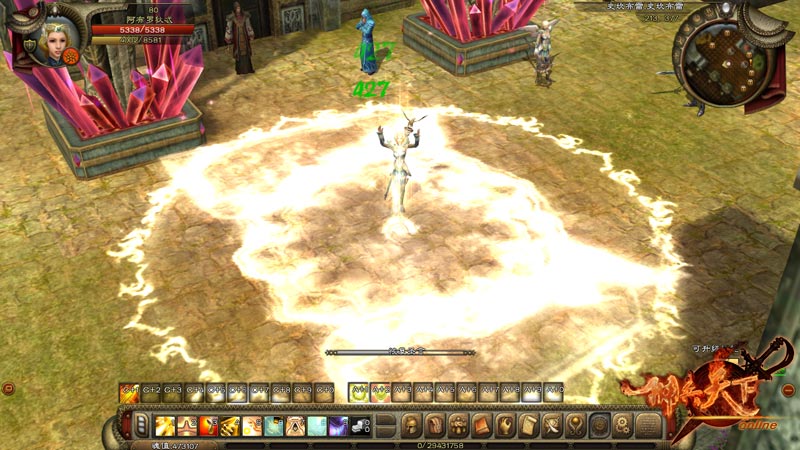The height and width of the screenshot is (450, 800).
Task: Click the hotbar page switcher button
Action: (x=142, y=425)
